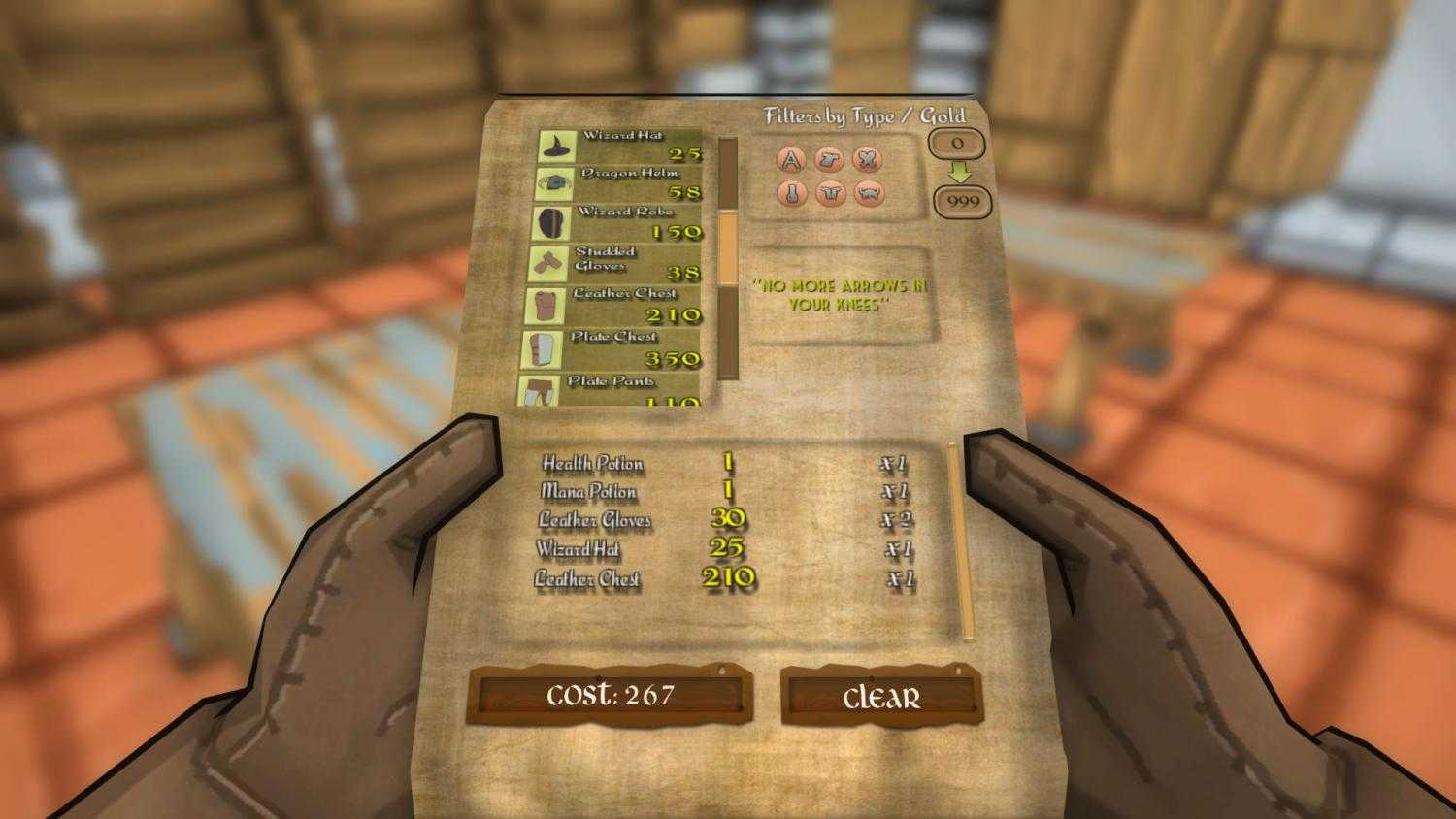Select the 'A' show-all filter icon
This screenshot has width=1456, height=819.
pyautogui.click(x=791, y=158)
